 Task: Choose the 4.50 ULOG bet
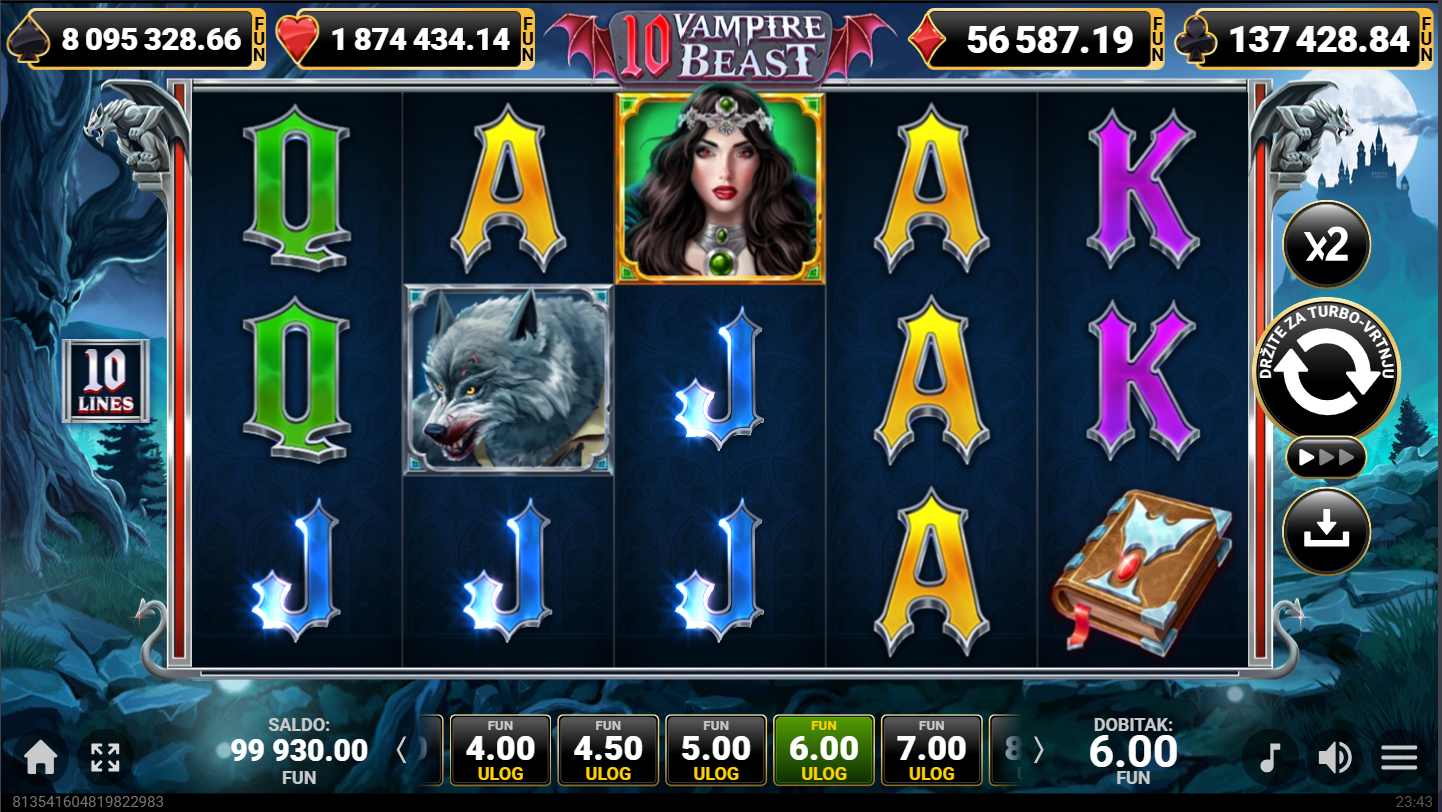608,750
